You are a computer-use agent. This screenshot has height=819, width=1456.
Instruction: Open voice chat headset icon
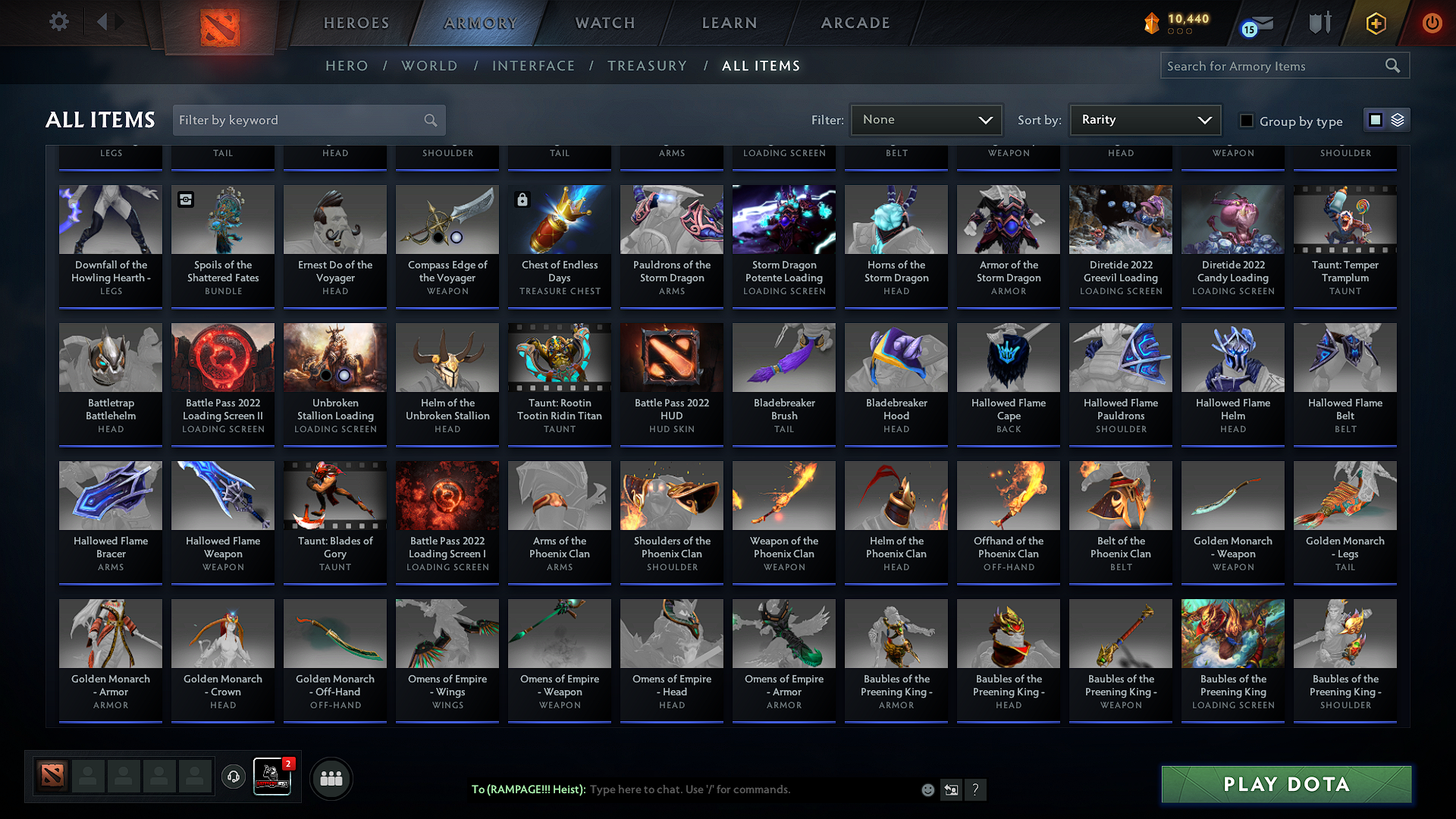(234, 777)
